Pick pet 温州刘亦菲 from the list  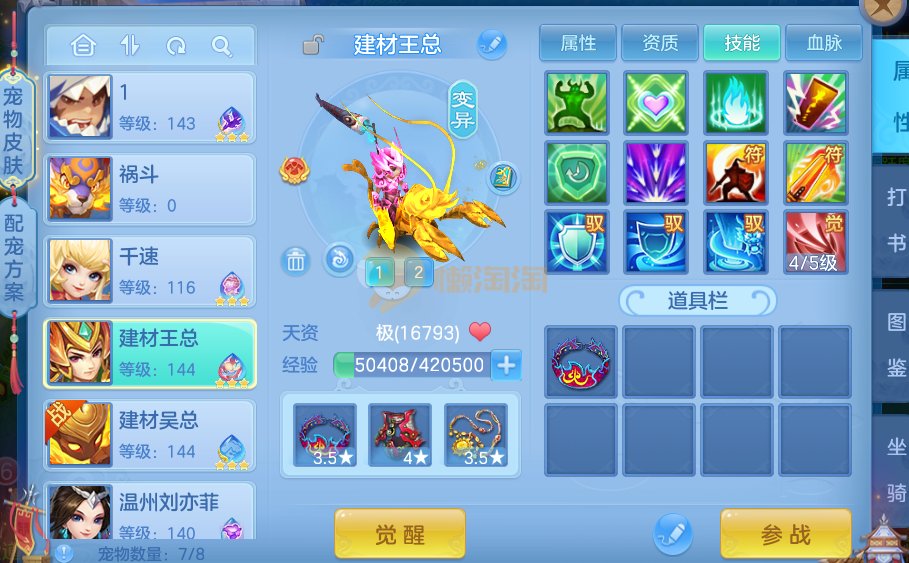[150, 512]
